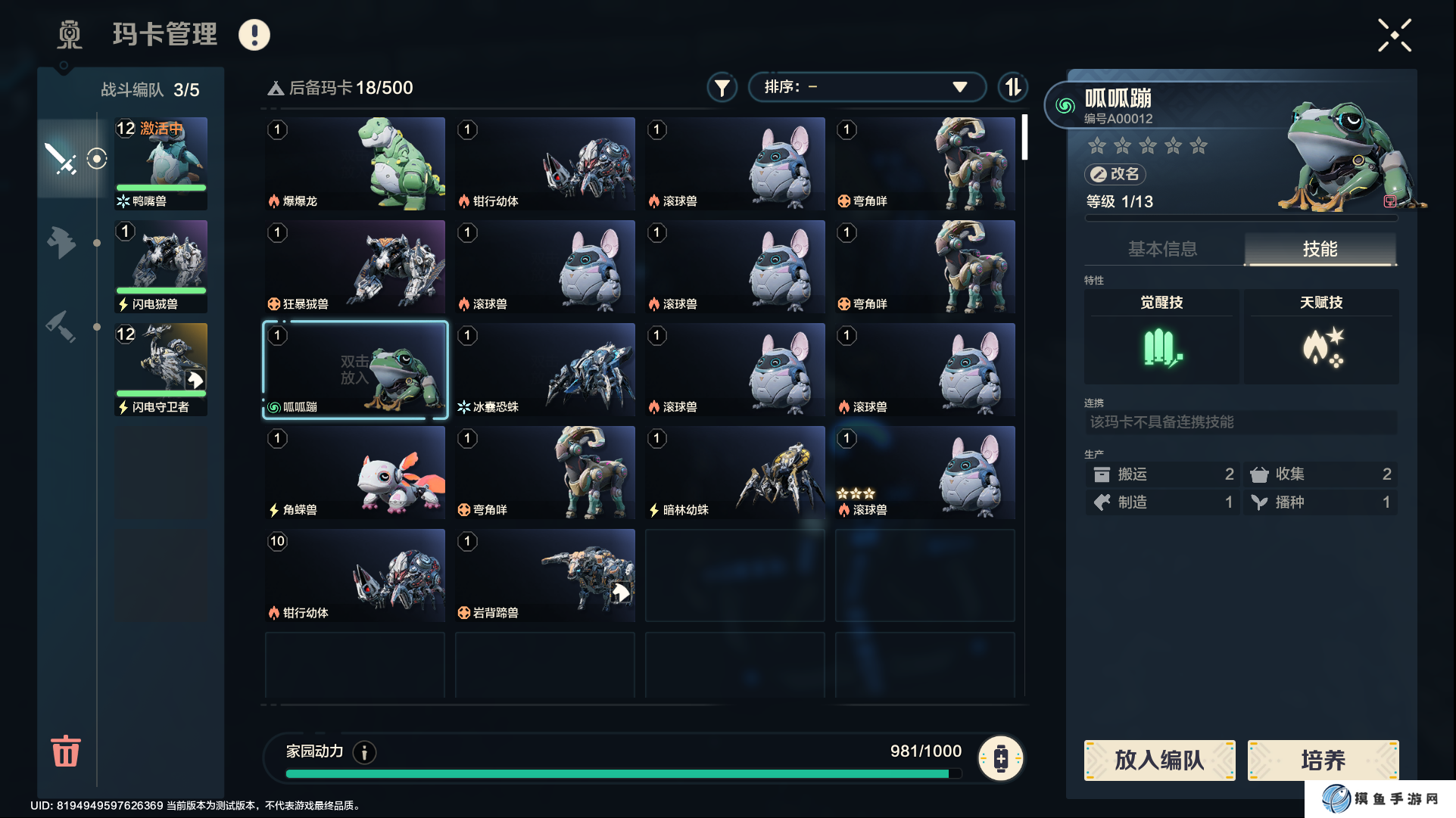Open the 玛卡管理 info exclamation icon

click(254, 35)
